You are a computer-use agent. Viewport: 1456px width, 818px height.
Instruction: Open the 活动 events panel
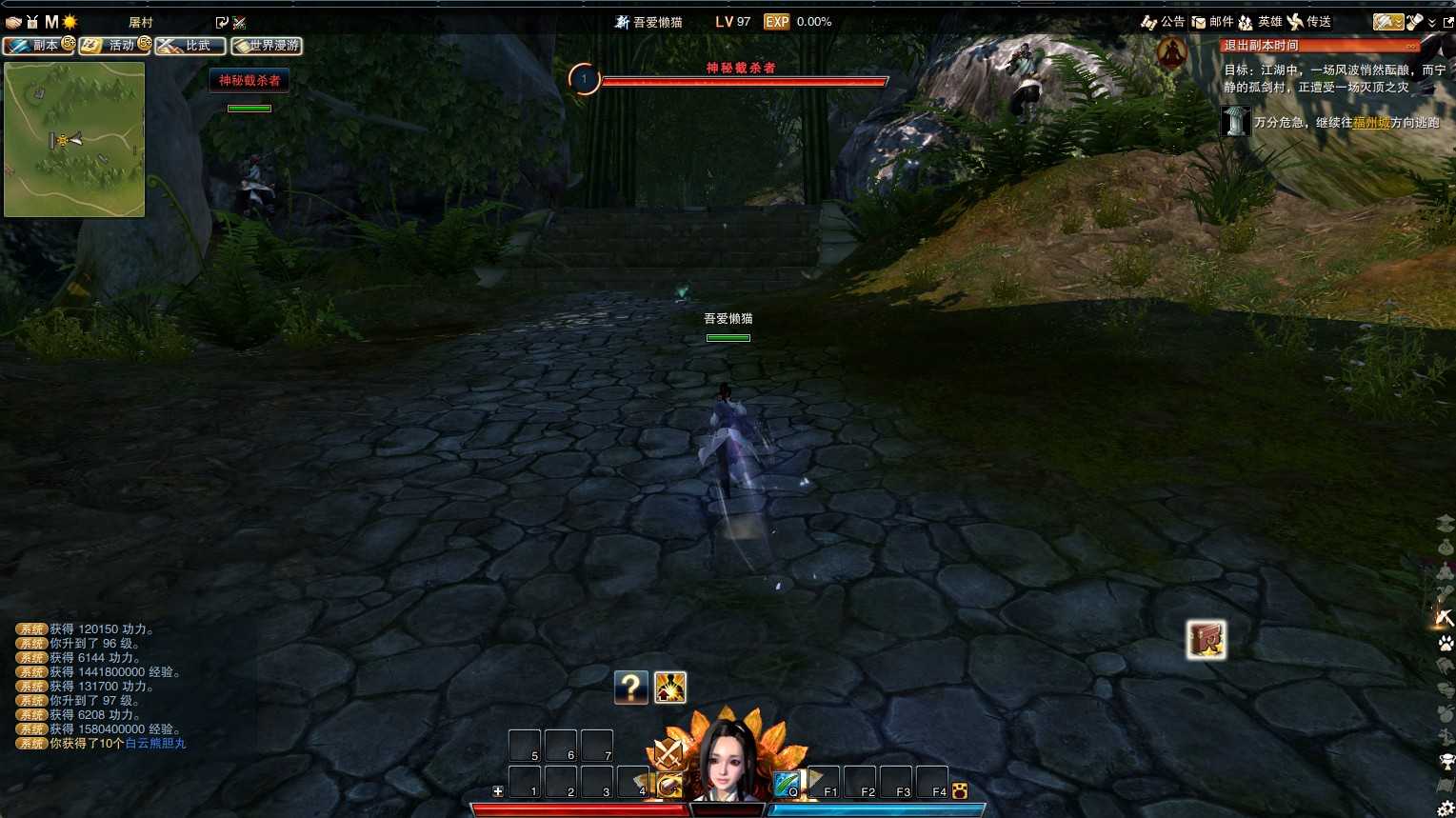pos(114,46)
